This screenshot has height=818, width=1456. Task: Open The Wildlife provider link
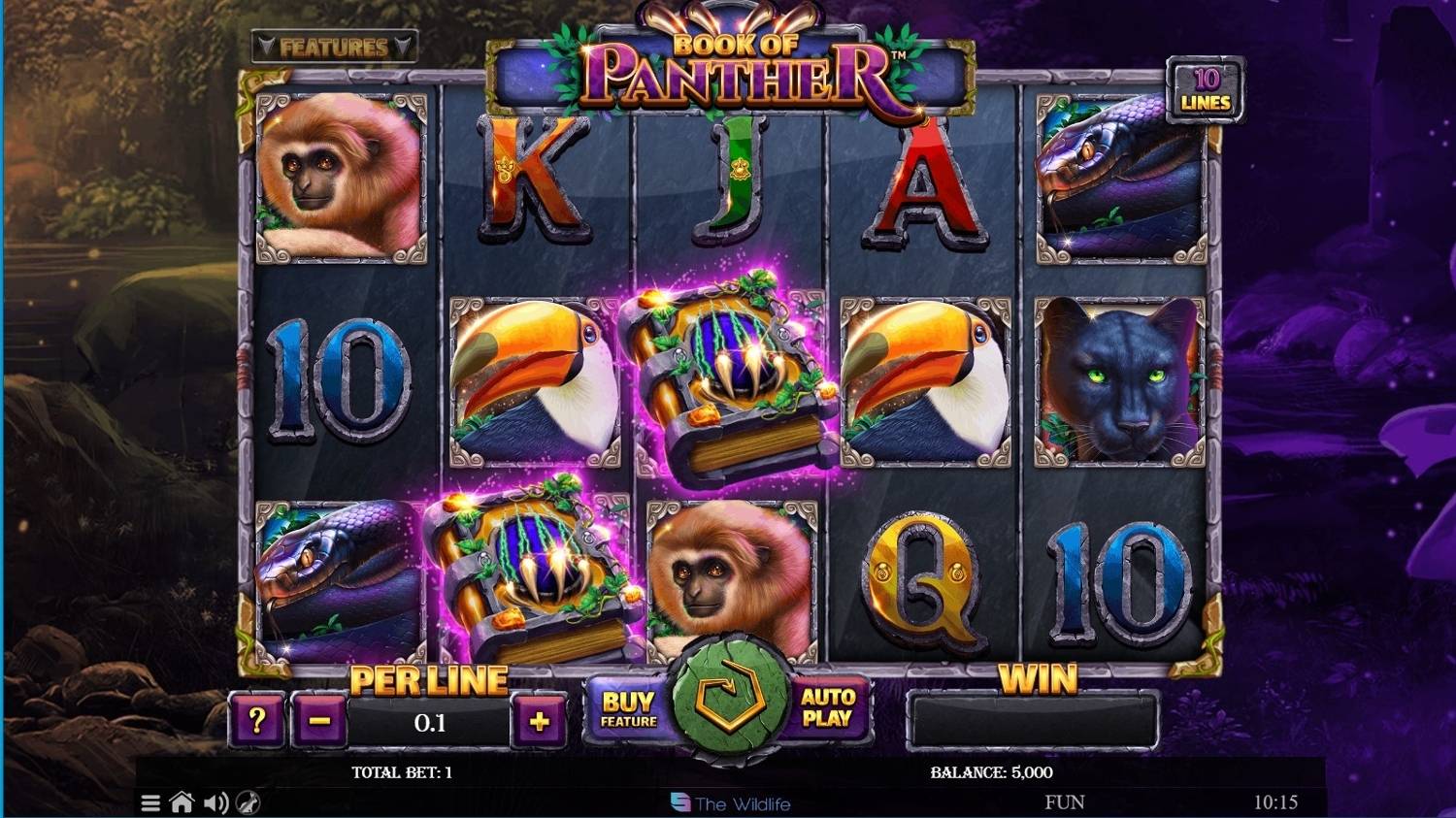tap(731, 802)
